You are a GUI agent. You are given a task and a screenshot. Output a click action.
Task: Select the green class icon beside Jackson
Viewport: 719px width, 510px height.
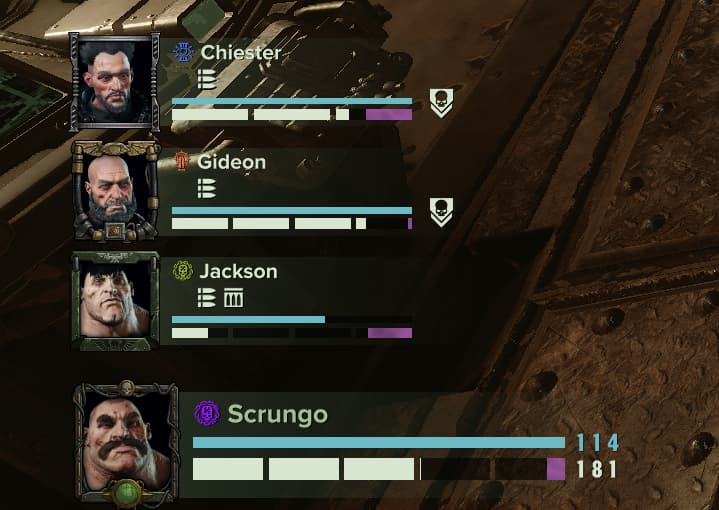(x=182, y=271)
